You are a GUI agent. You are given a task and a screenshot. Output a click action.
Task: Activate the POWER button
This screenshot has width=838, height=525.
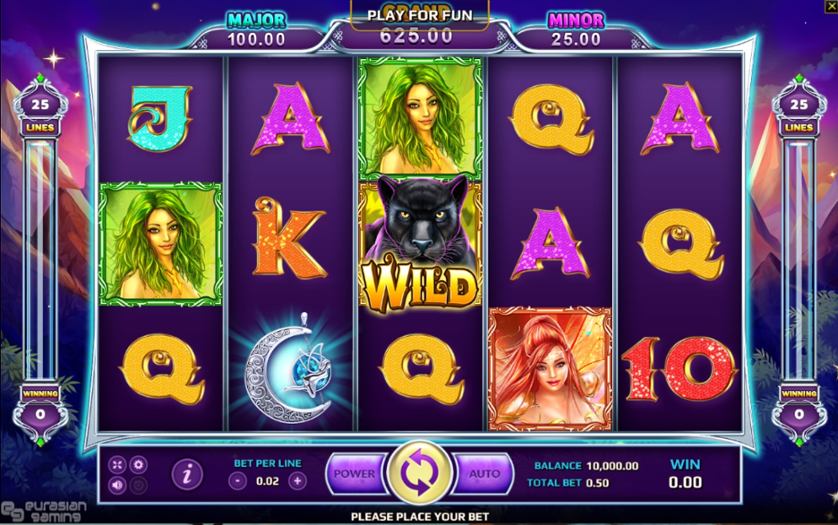point(354,473)
